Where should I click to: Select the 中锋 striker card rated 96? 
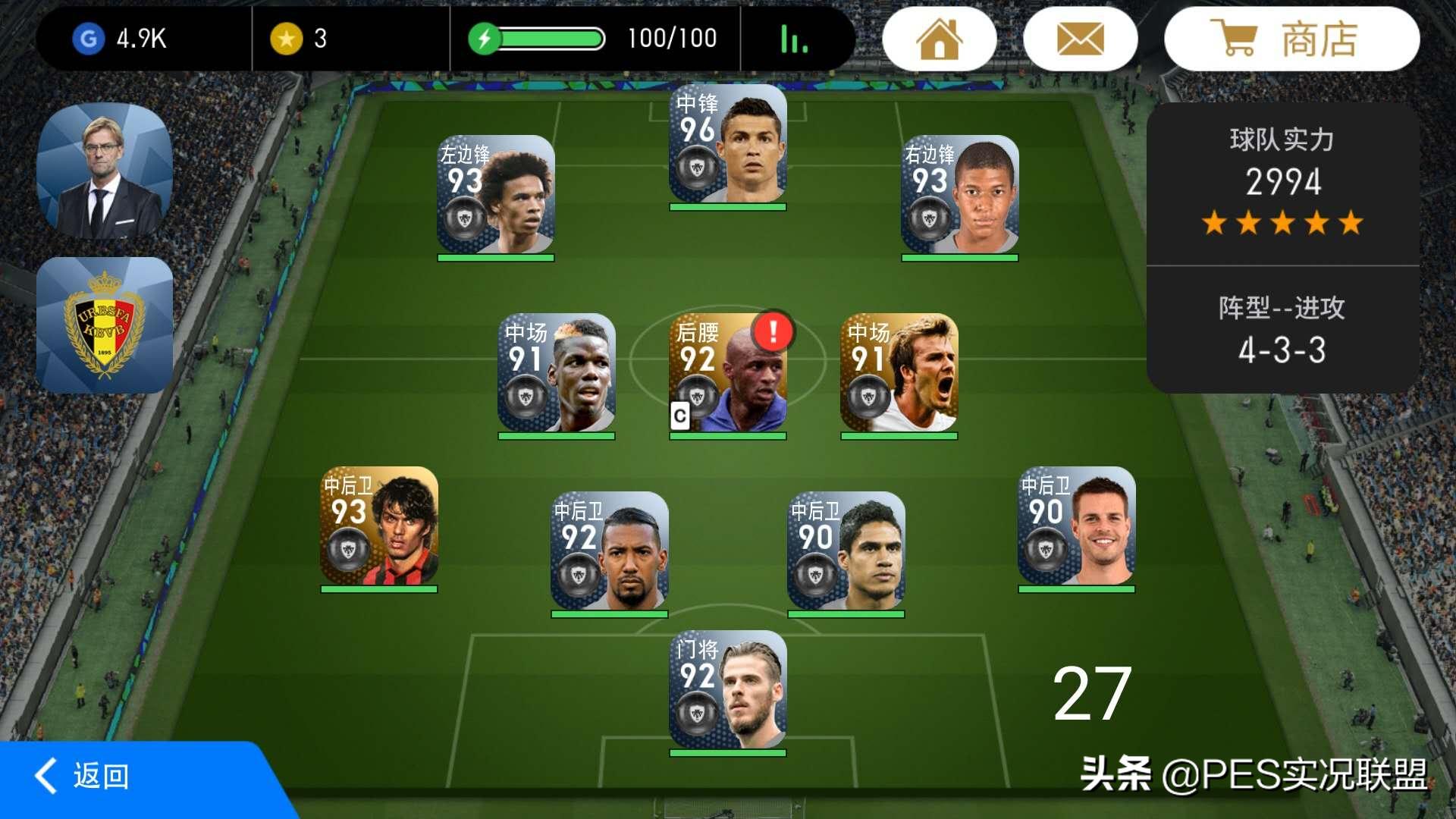(x=727, y=146)
